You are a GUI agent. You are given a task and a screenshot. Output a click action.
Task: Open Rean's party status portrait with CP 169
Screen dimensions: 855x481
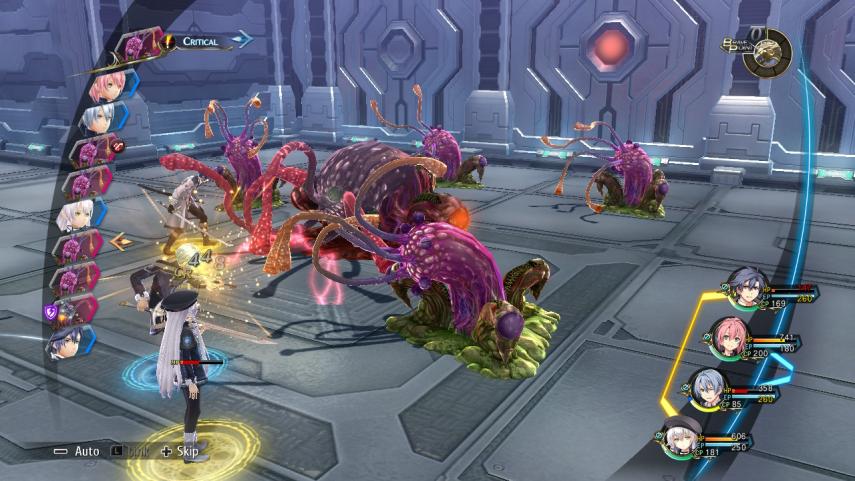(747, 284)
